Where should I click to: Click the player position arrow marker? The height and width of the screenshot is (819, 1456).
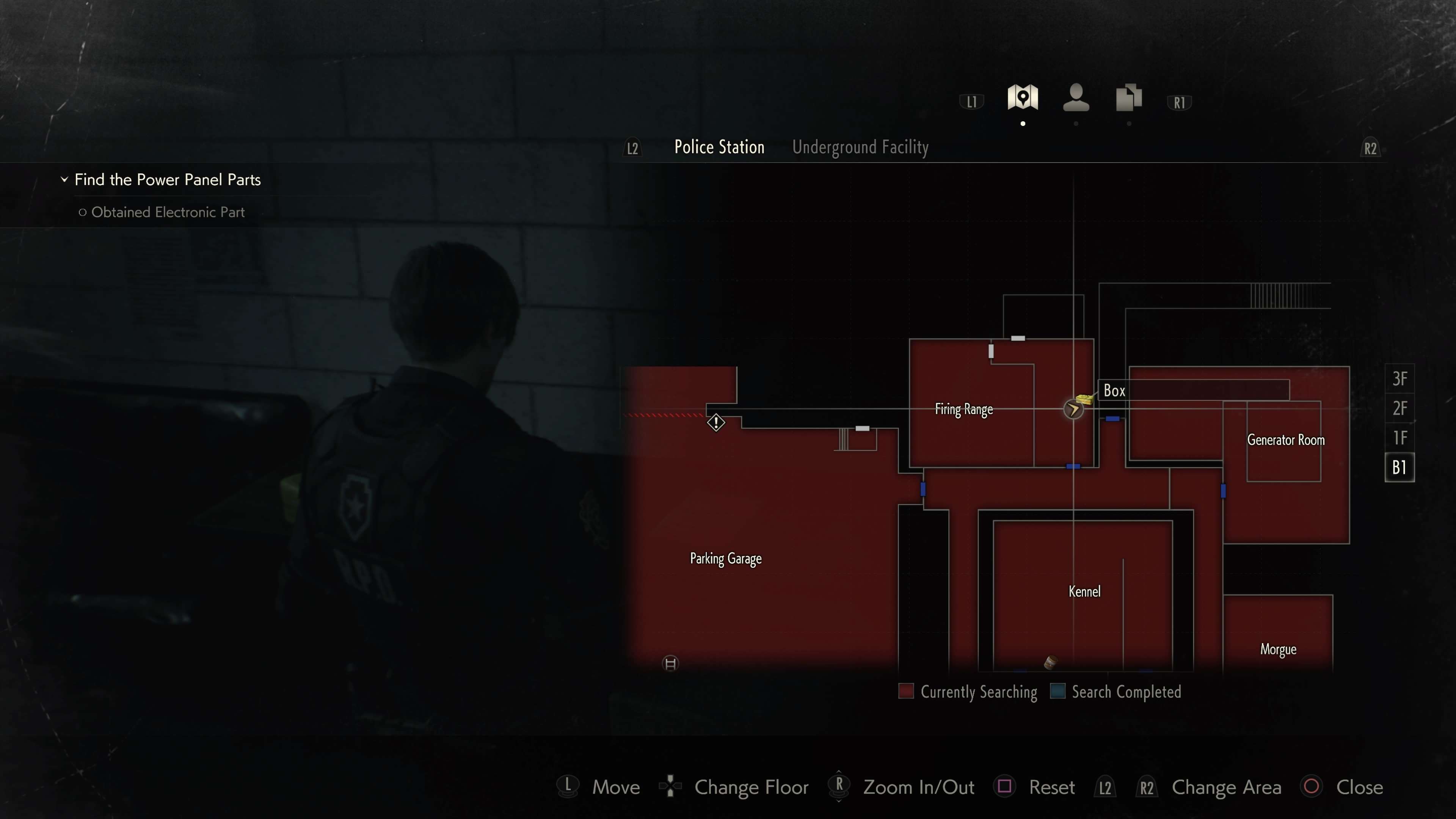pyautogui.click(x=1073, y=409)
